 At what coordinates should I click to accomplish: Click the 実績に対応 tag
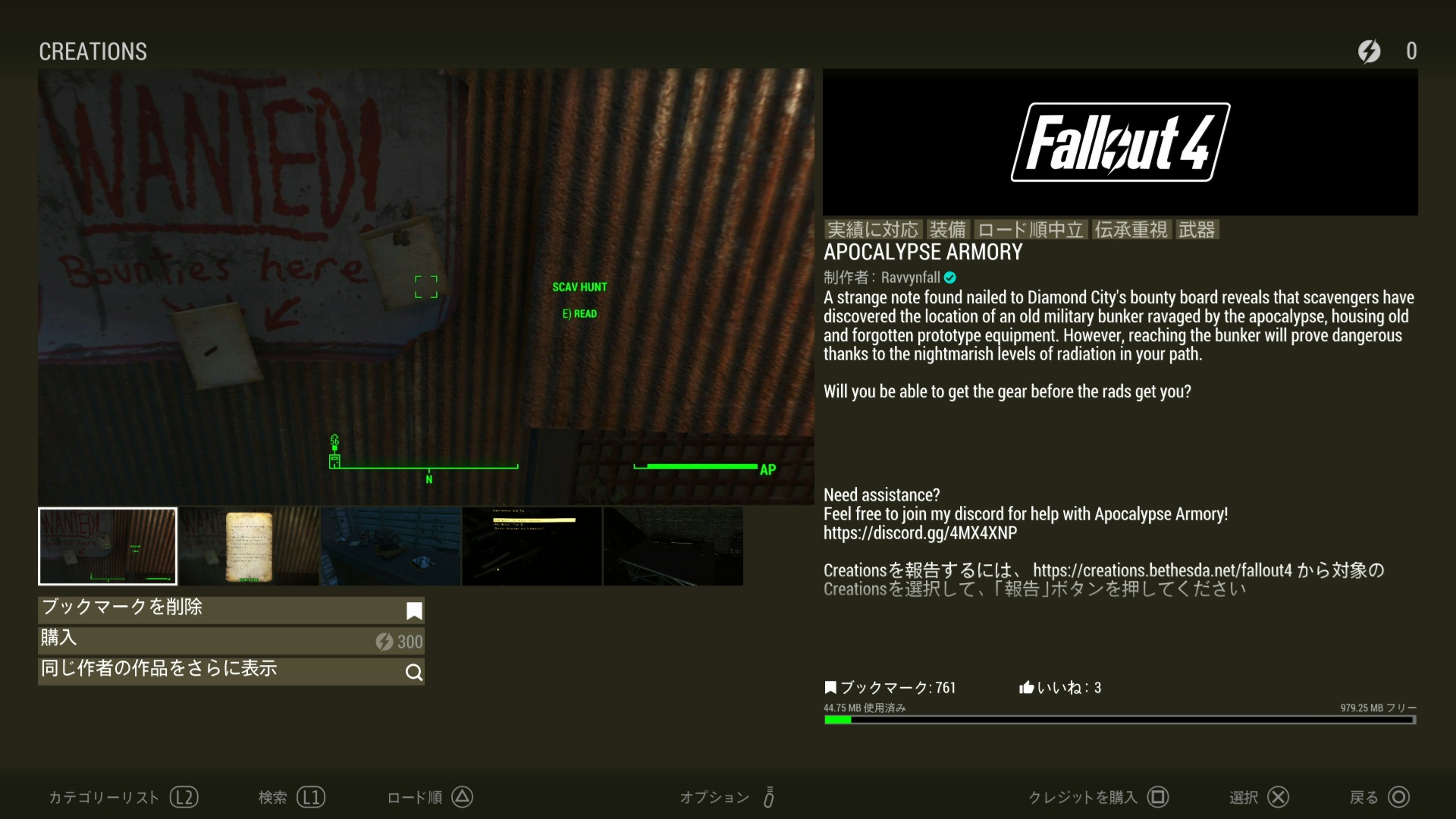pos(873,230)
